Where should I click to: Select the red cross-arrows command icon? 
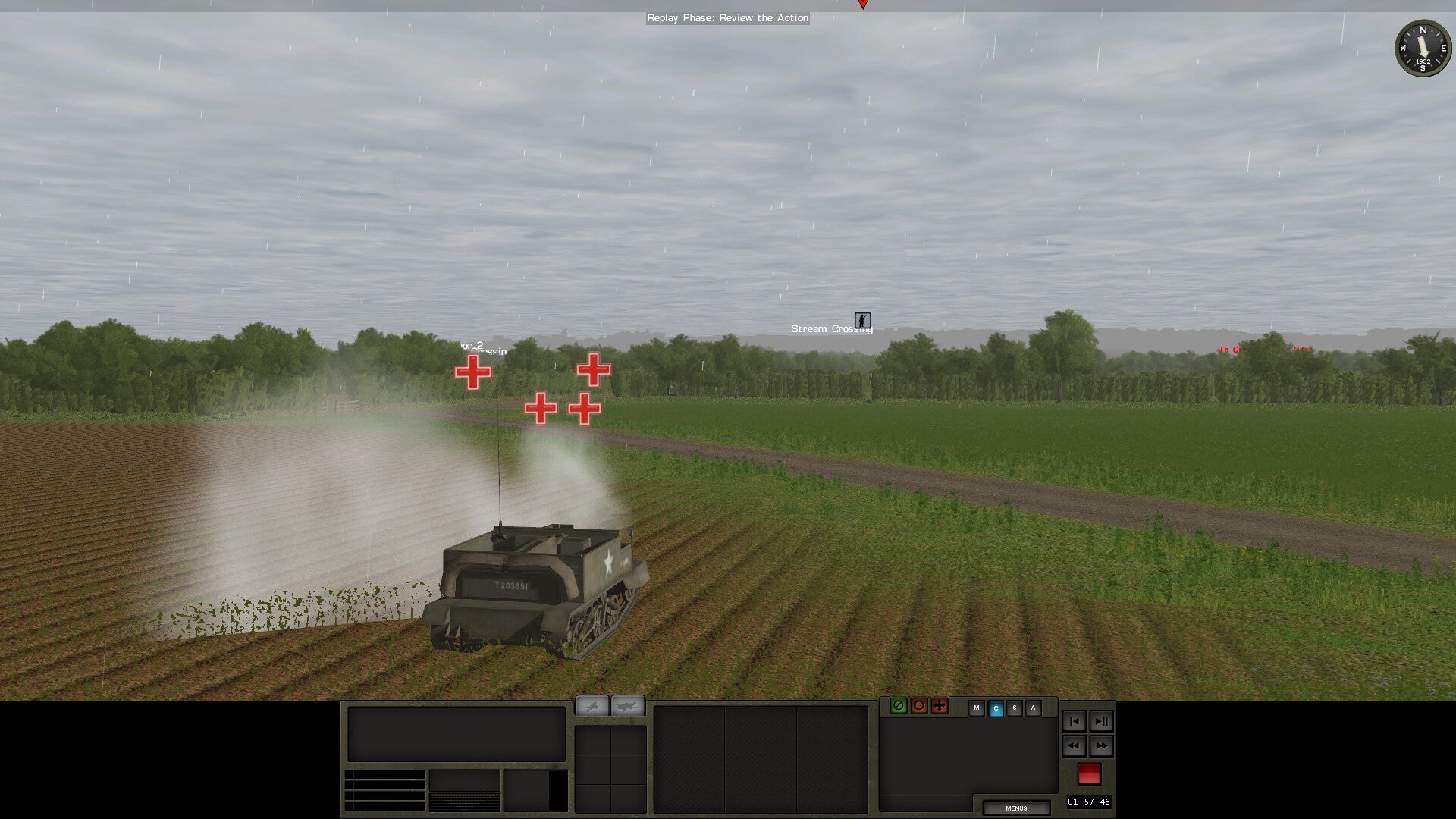pyautogui.click(x=940, y=706)
